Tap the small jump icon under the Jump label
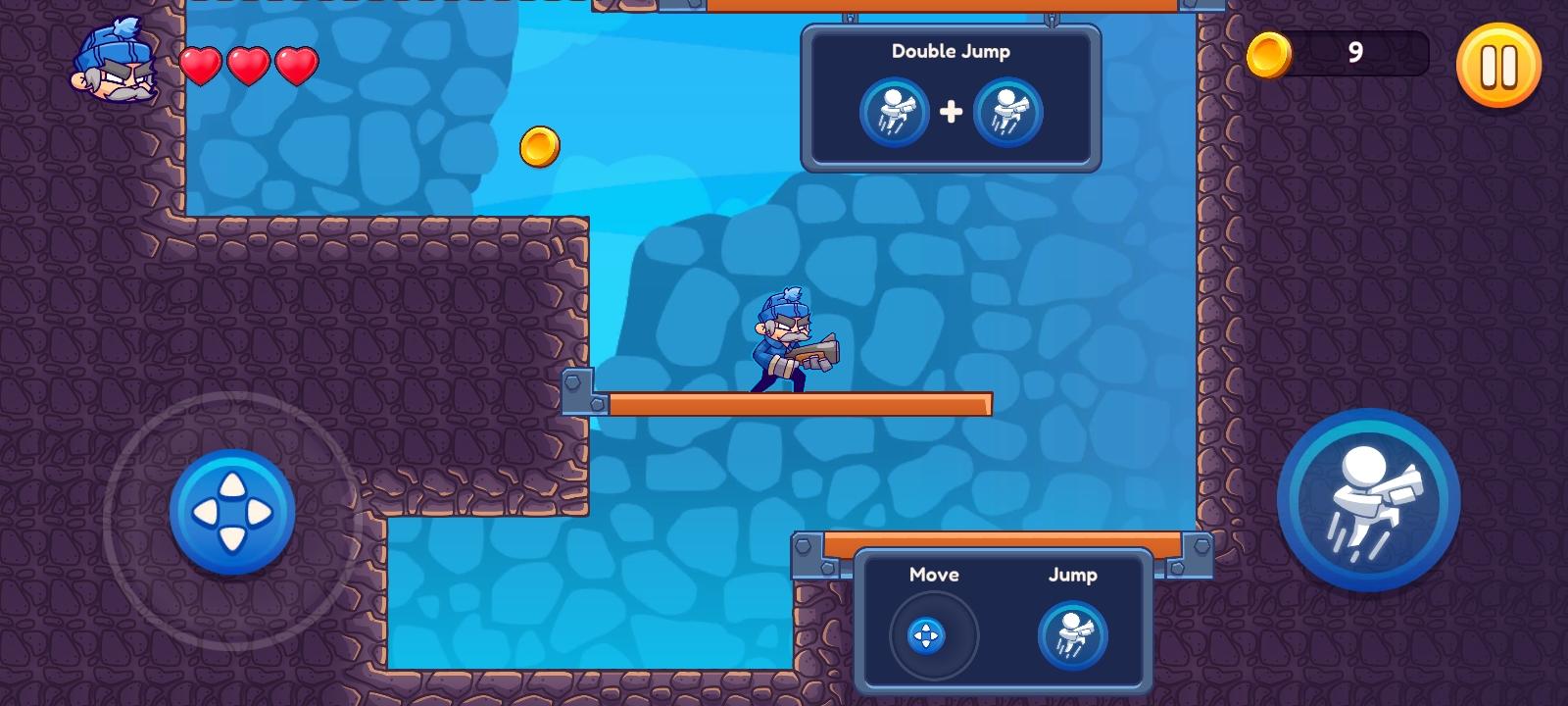This screenshot has height=706, width=1568. [1073, 635]
